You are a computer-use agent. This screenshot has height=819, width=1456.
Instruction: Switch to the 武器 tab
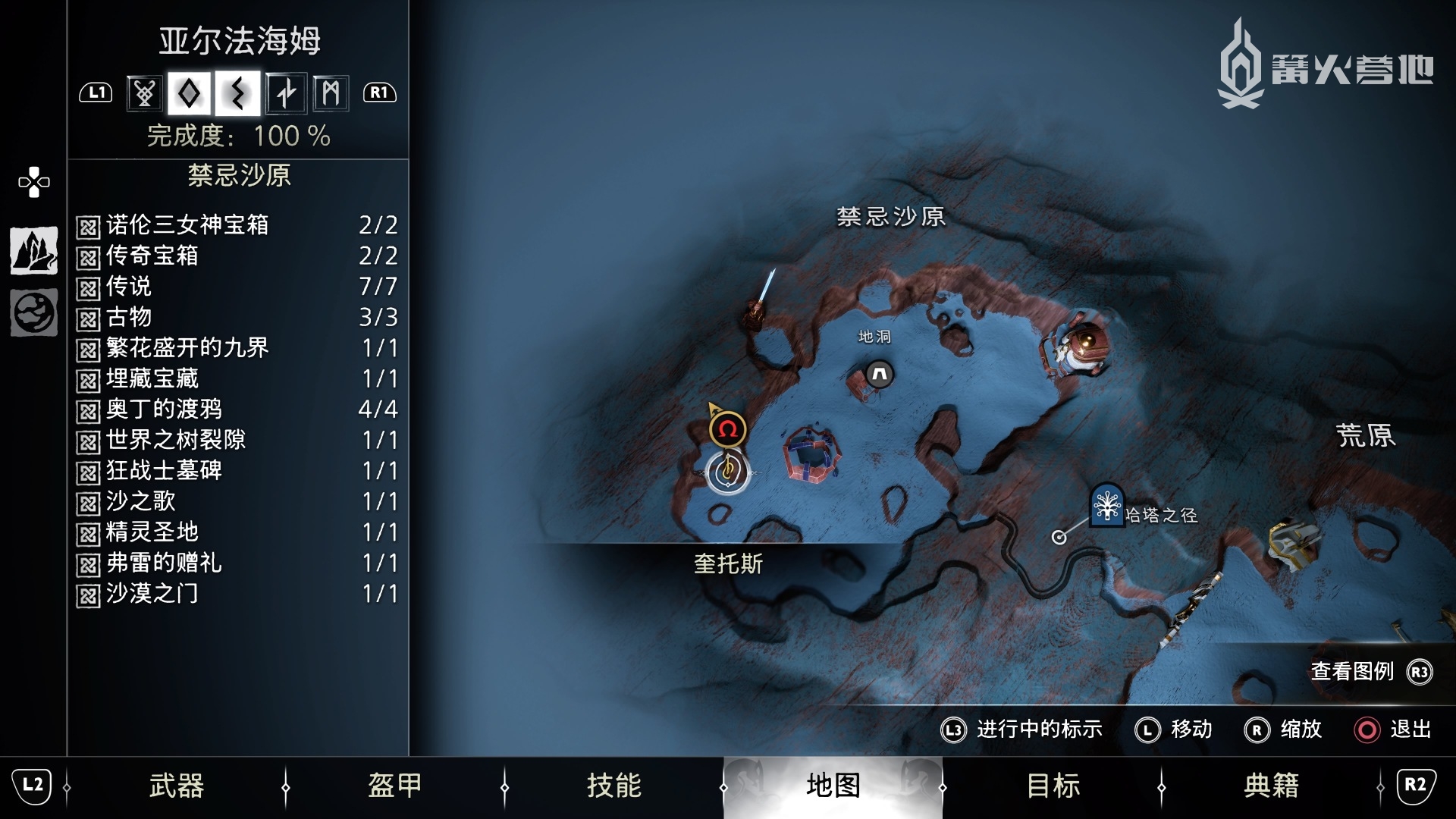pyautogui.click(x=176, y=786)
